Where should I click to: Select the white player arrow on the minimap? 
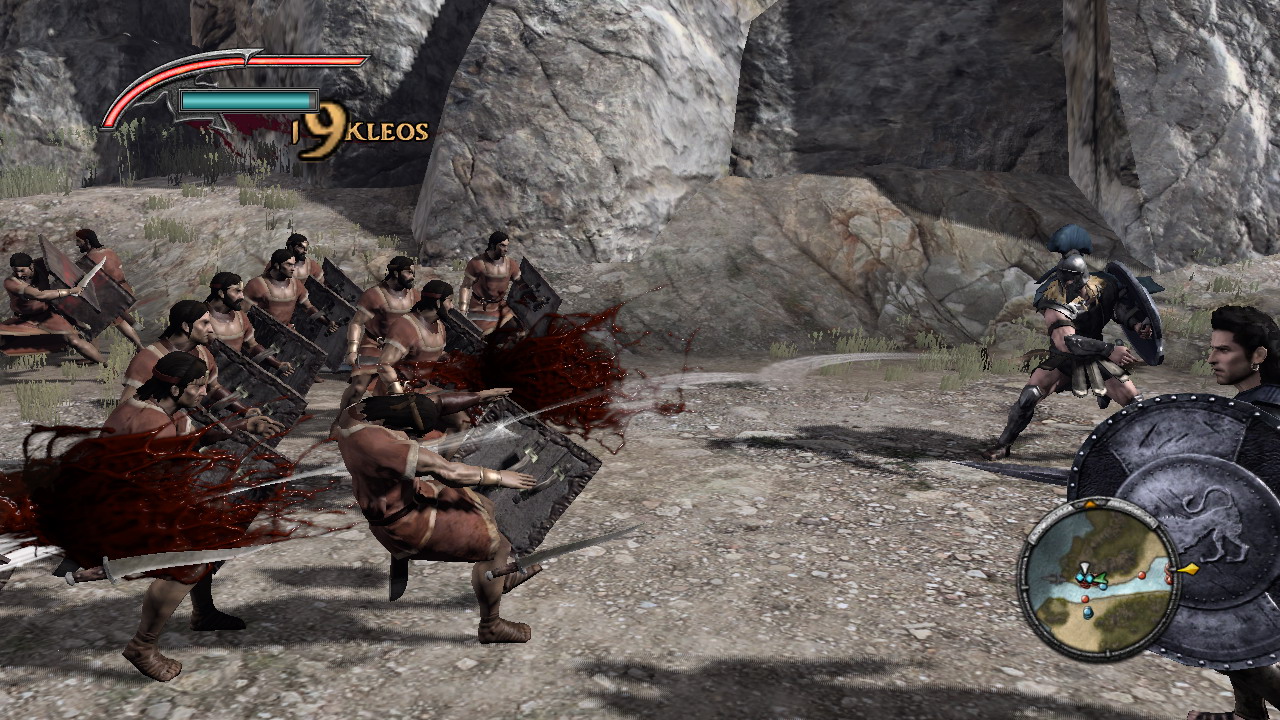pyautogui.click(x=1084, y=568)
